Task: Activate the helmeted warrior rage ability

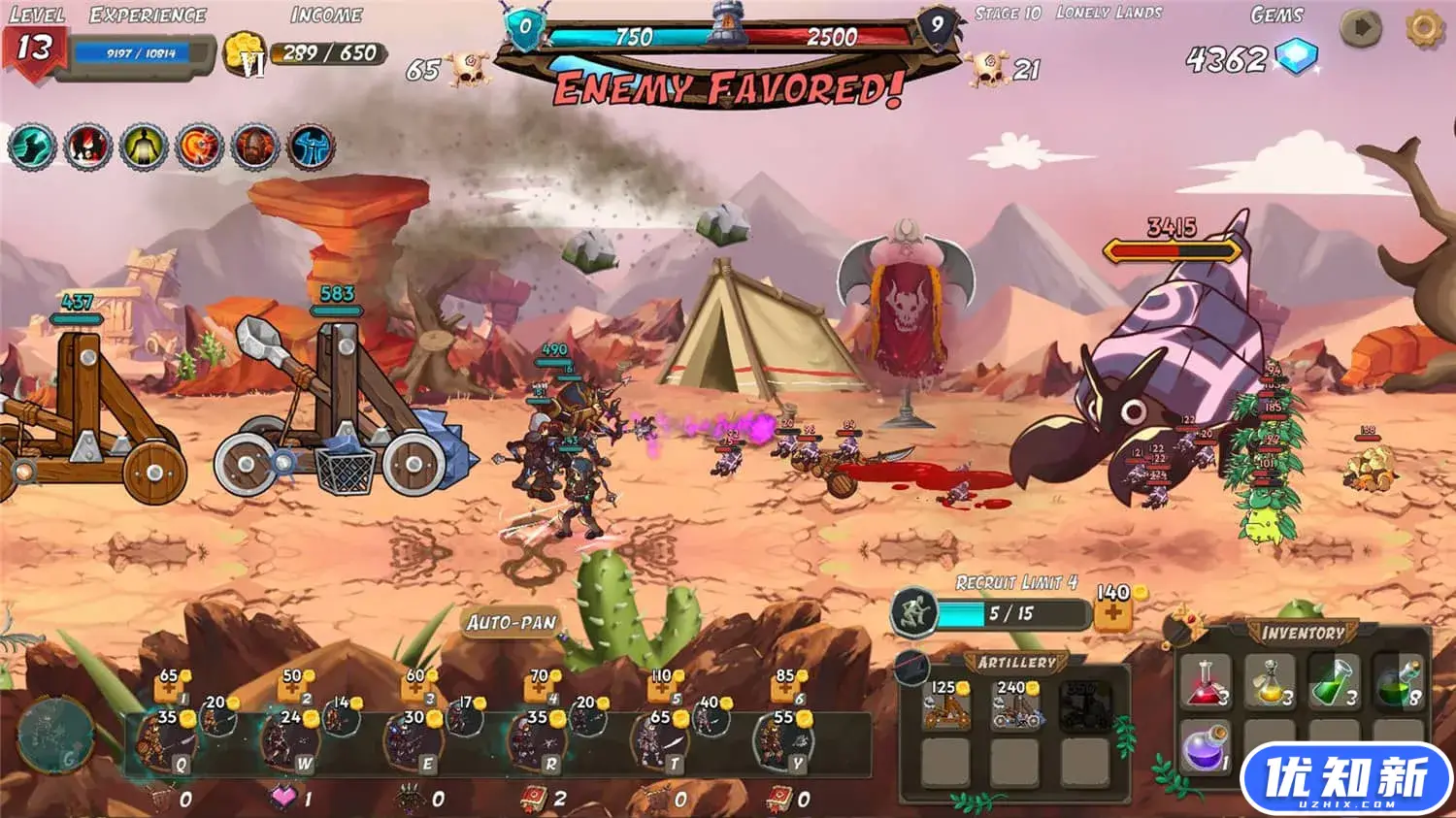Action: pos(255,147)
